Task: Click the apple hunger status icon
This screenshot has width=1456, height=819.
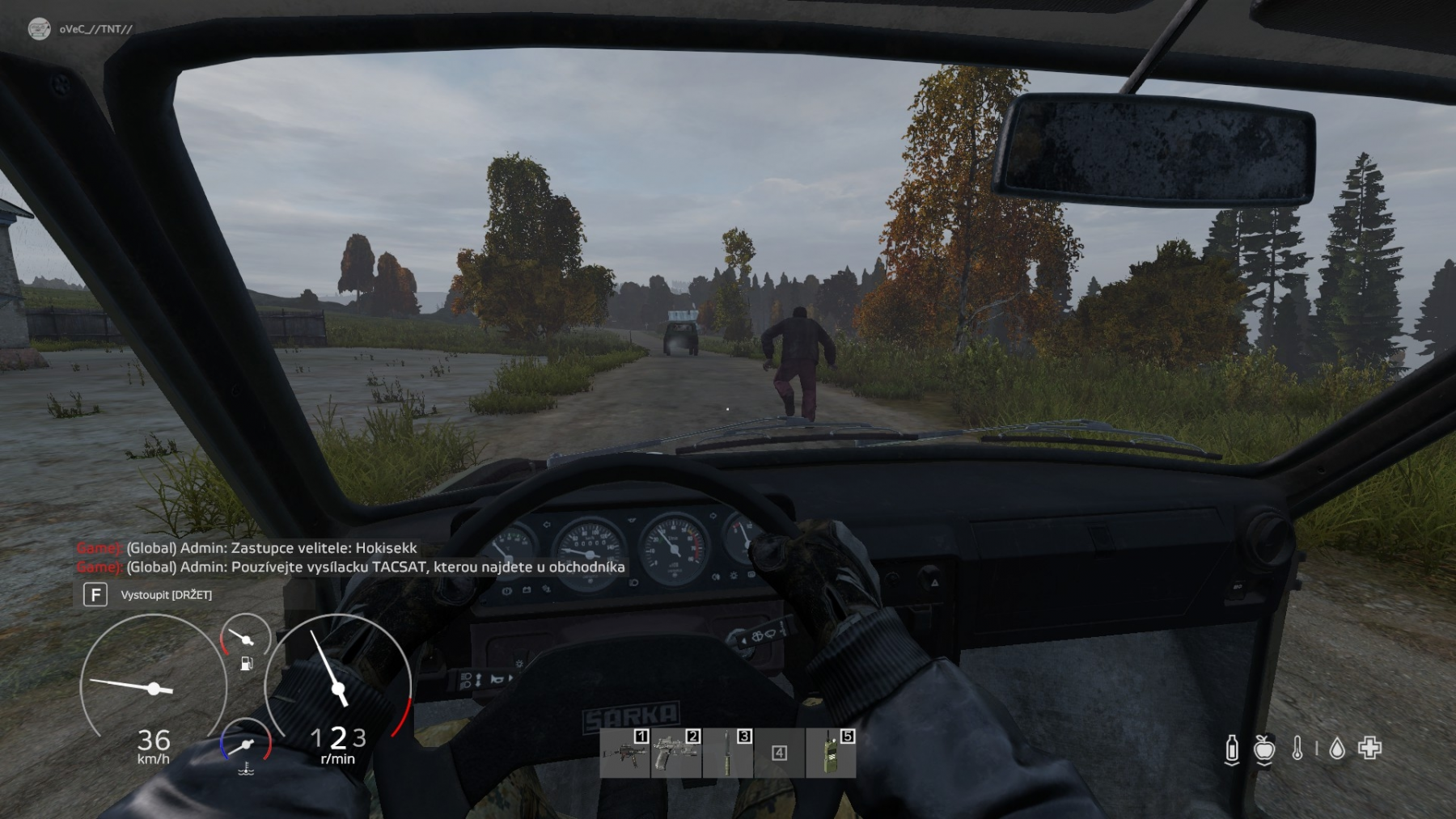Action: [x=1264, y=749]
